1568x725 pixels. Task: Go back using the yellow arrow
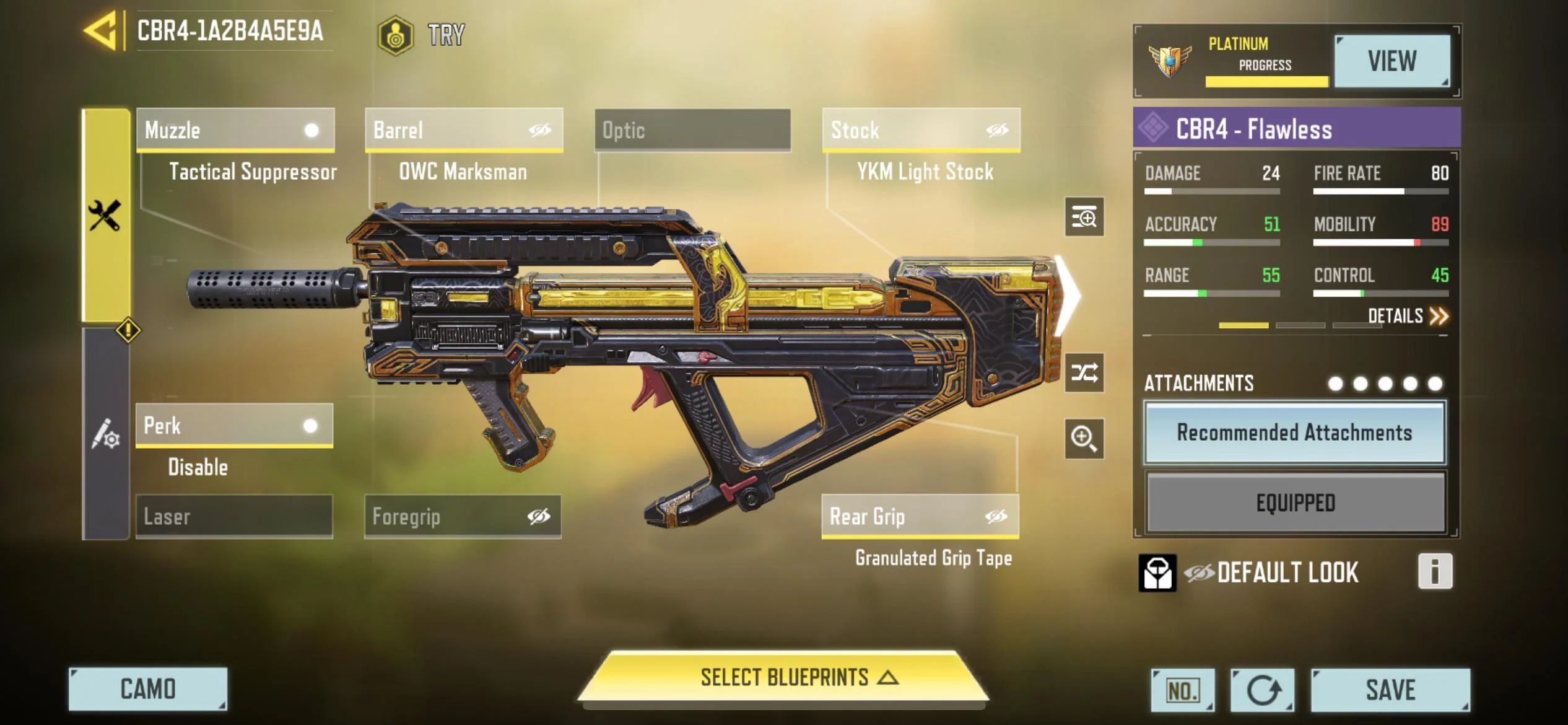pyautogui.click(x=101, y=30)
